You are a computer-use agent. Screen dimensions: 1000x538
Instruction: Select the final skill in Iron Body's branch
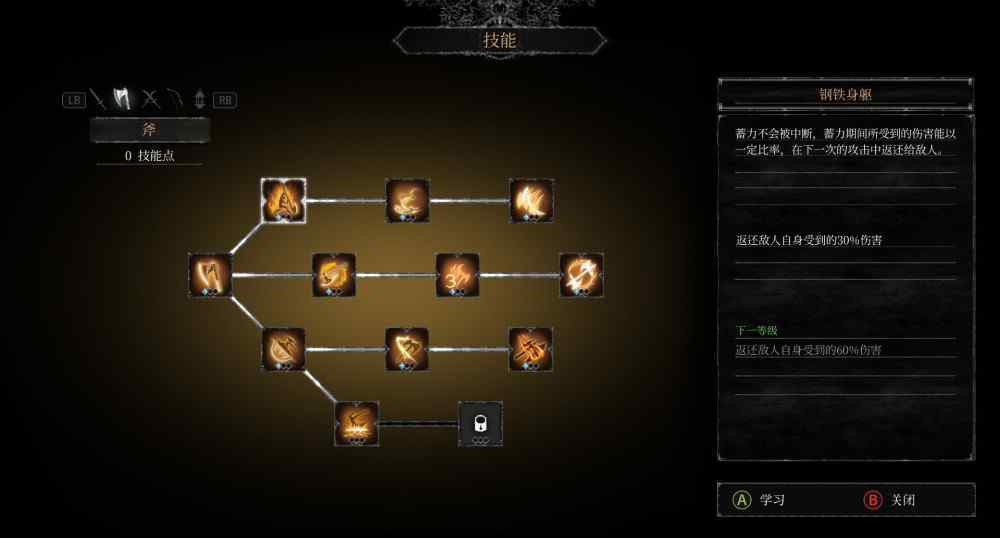(531, 200)
